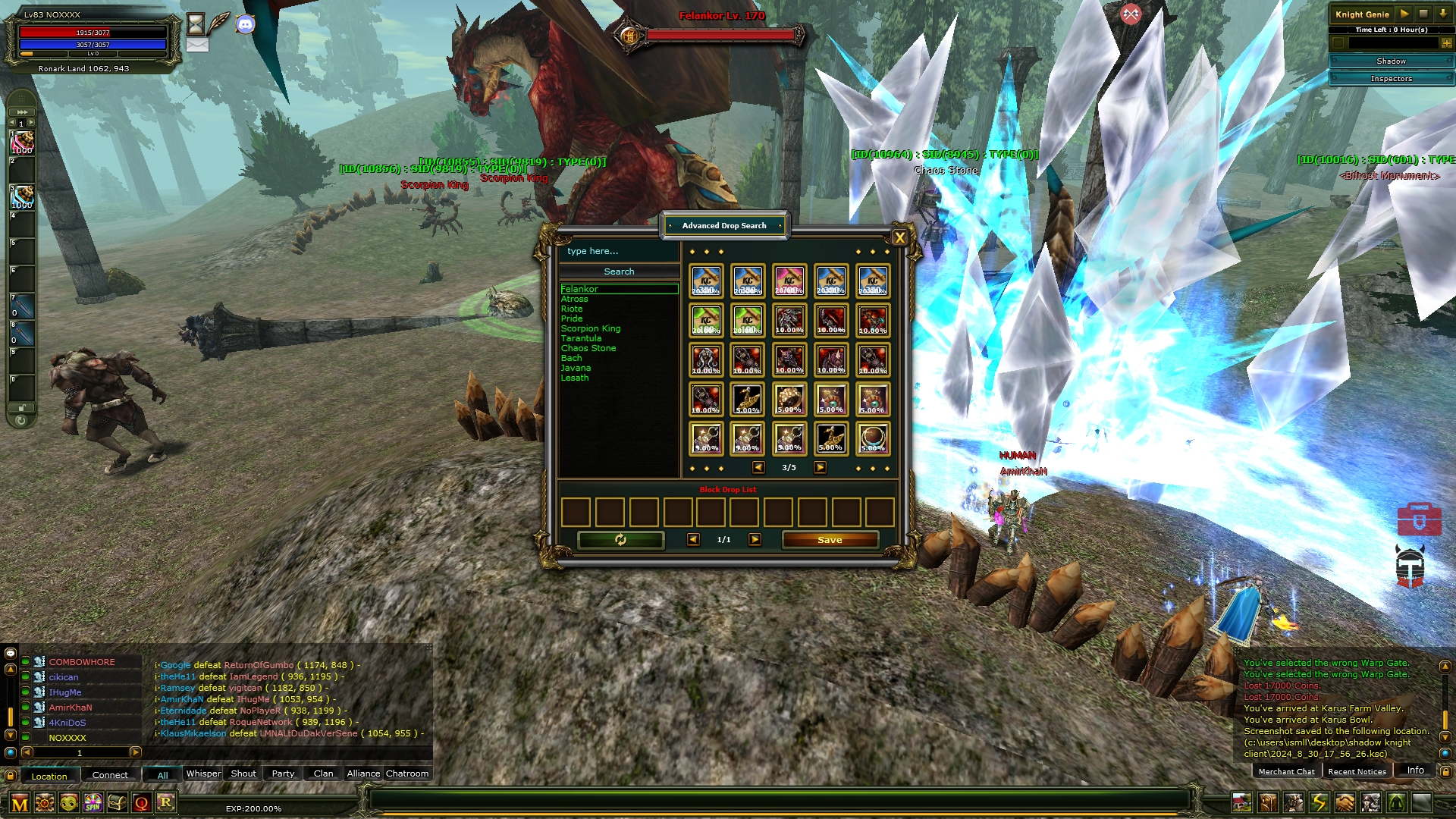Close the Advanced Drop Search window
Image resolution: width=1456 pixels, height=819 pixels.
(x=899, y=238)
